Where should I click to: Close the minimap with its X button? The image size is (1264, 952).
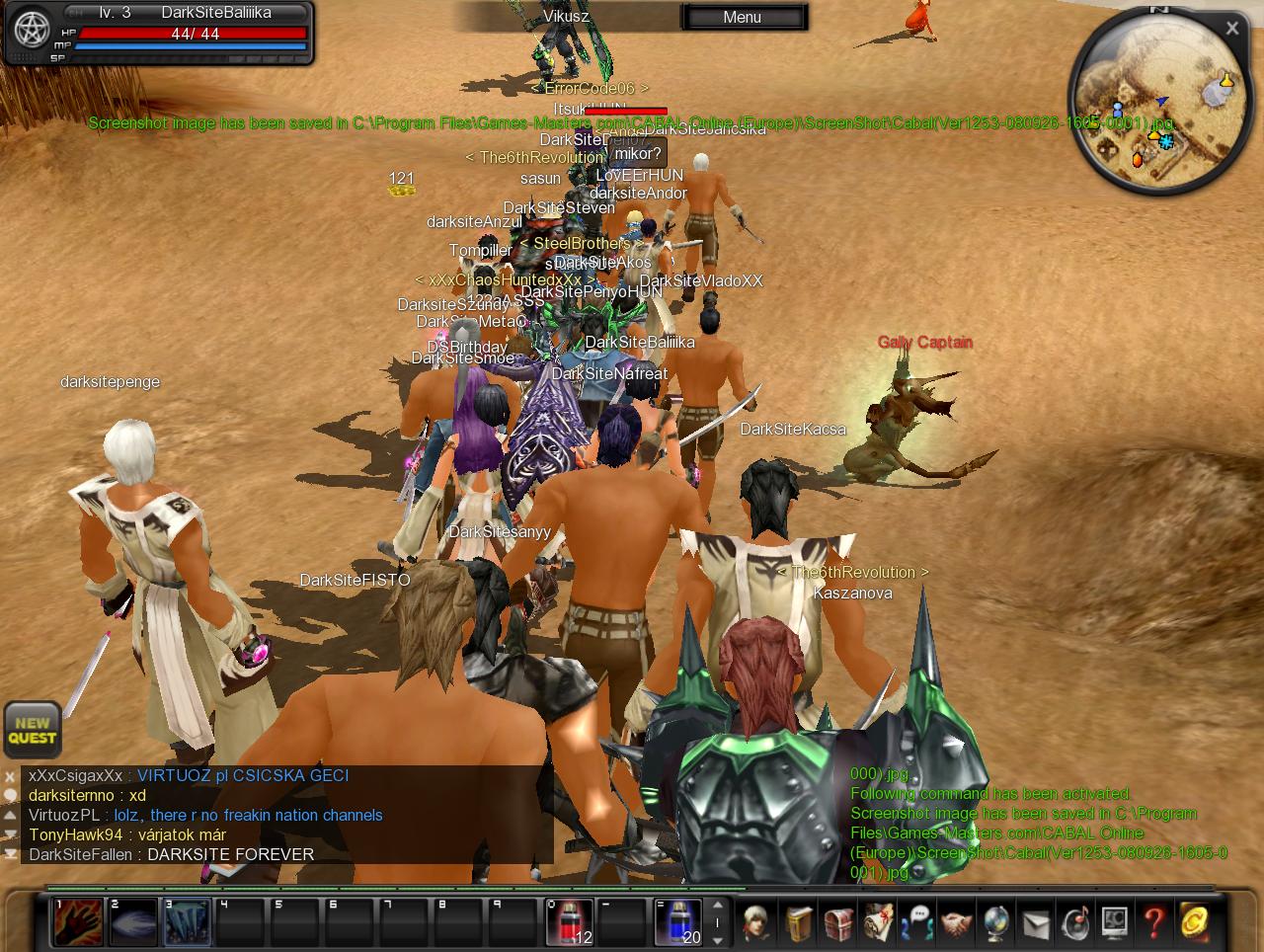tap(1231, 29)
